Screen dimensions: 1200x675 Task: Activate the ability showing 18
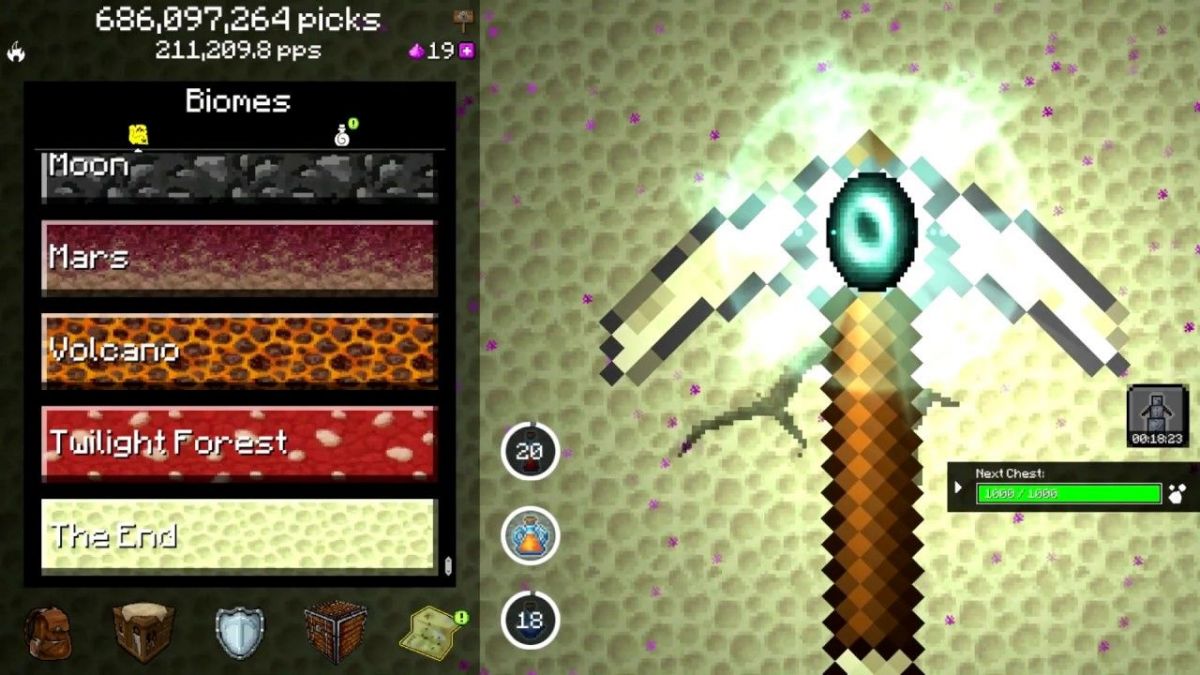pyautogui.click(x=529, y=620)
